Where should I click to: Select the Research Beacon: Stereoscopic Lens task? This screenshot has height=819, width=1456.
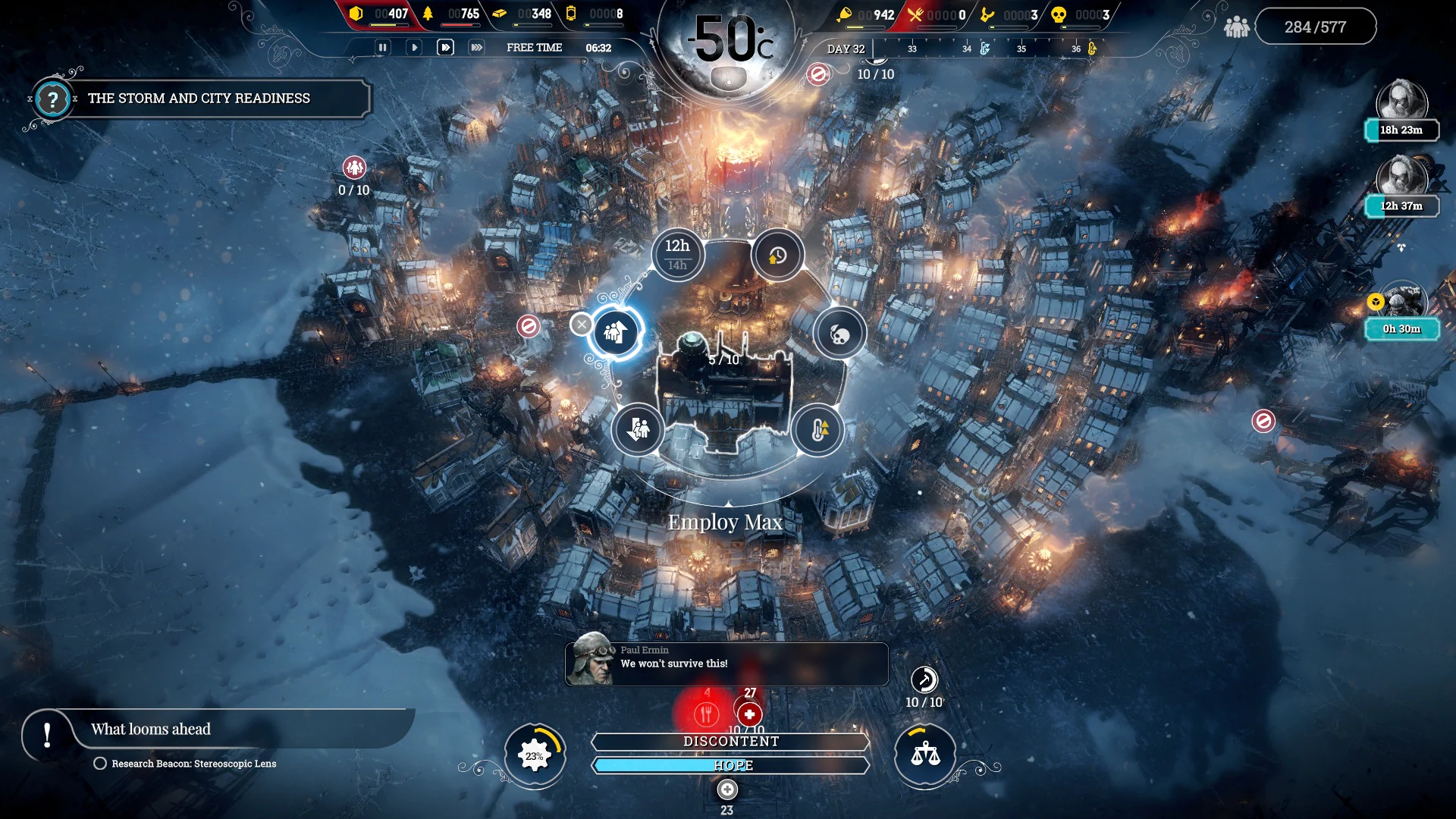pos(194,764)
